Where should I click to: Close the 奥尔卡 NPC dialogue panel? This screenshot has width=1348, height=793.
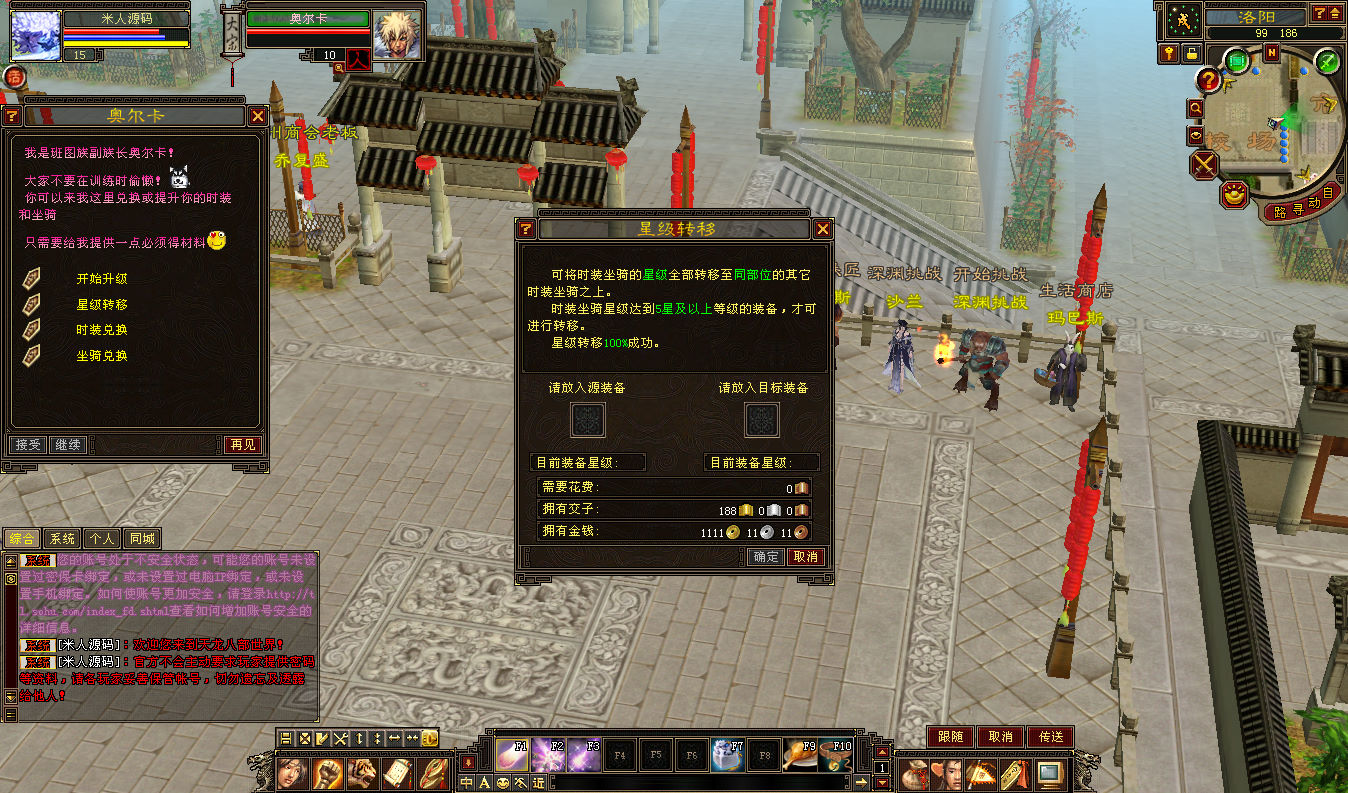click(x=256, y=116)
